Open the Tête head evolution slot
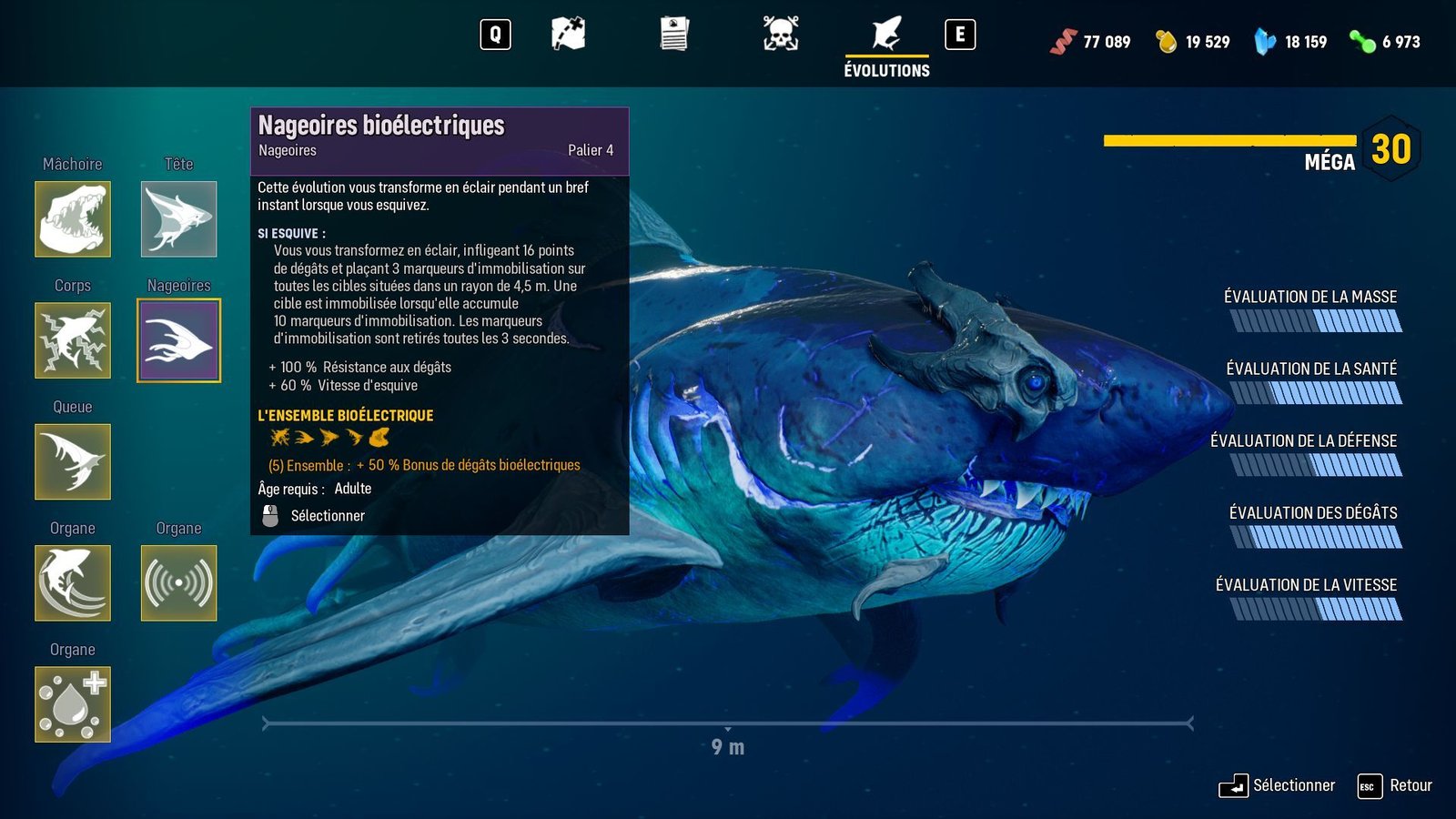1456x819 pixels. point(178,218)
